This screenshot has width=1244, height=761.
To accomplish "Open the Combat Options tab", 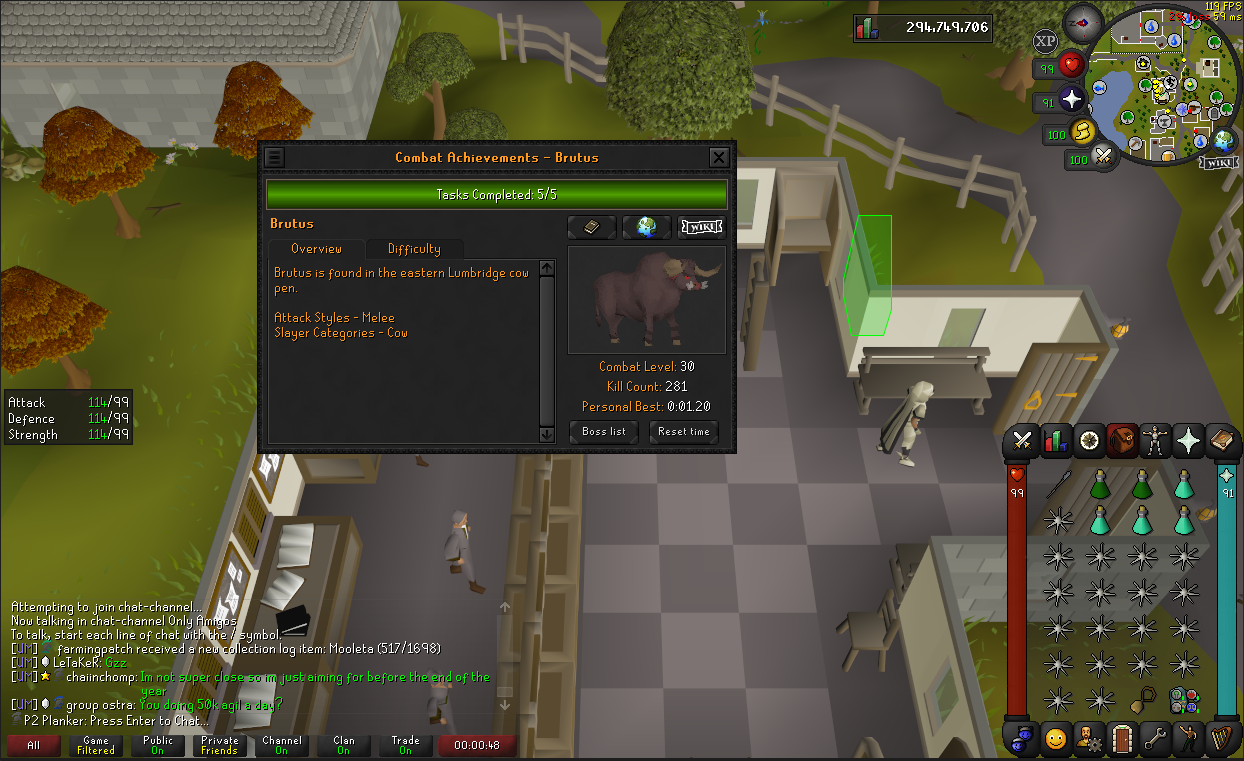I will tap(1022, 440).
